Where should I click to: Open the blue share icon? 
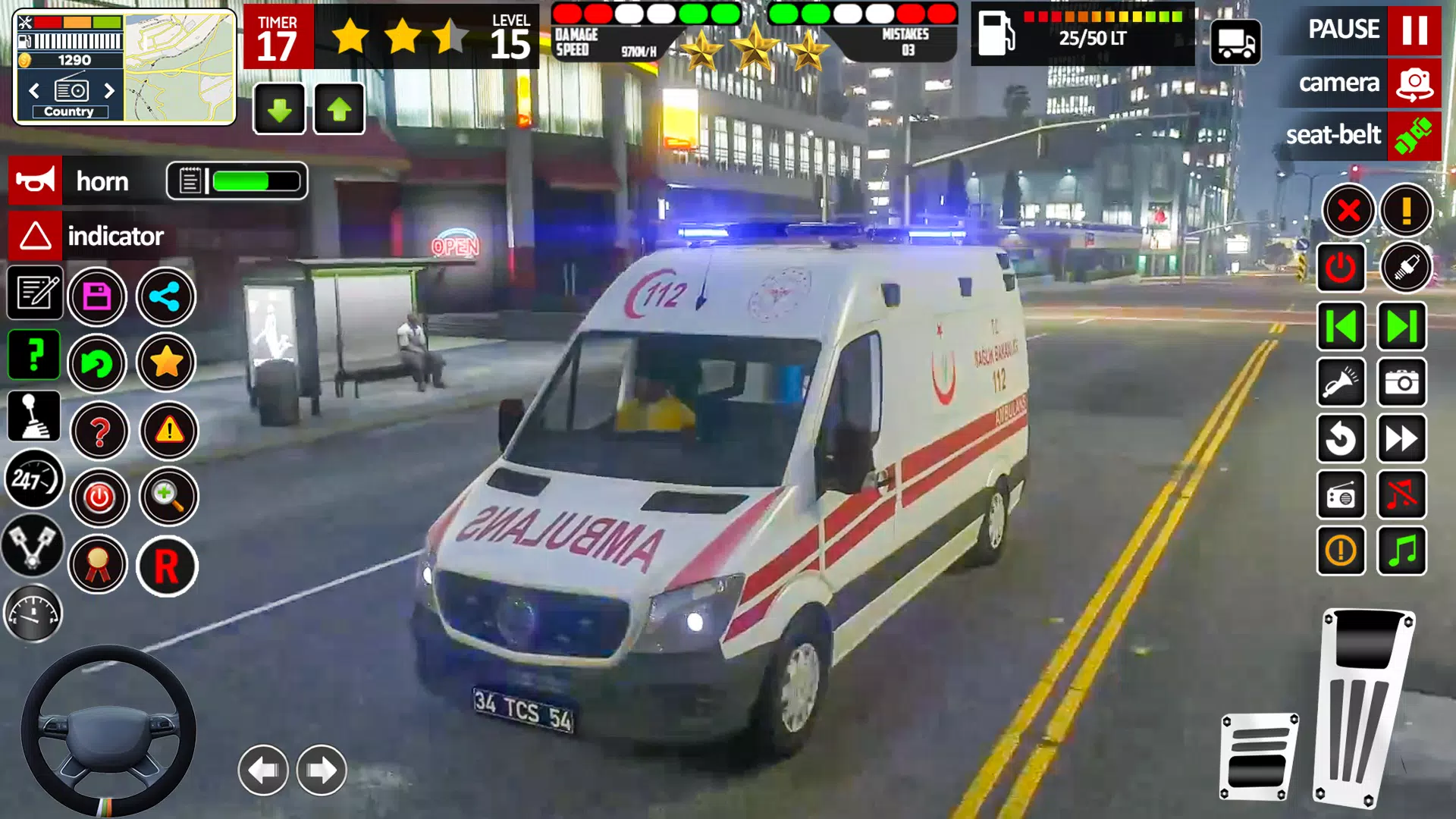pos(165,297)
